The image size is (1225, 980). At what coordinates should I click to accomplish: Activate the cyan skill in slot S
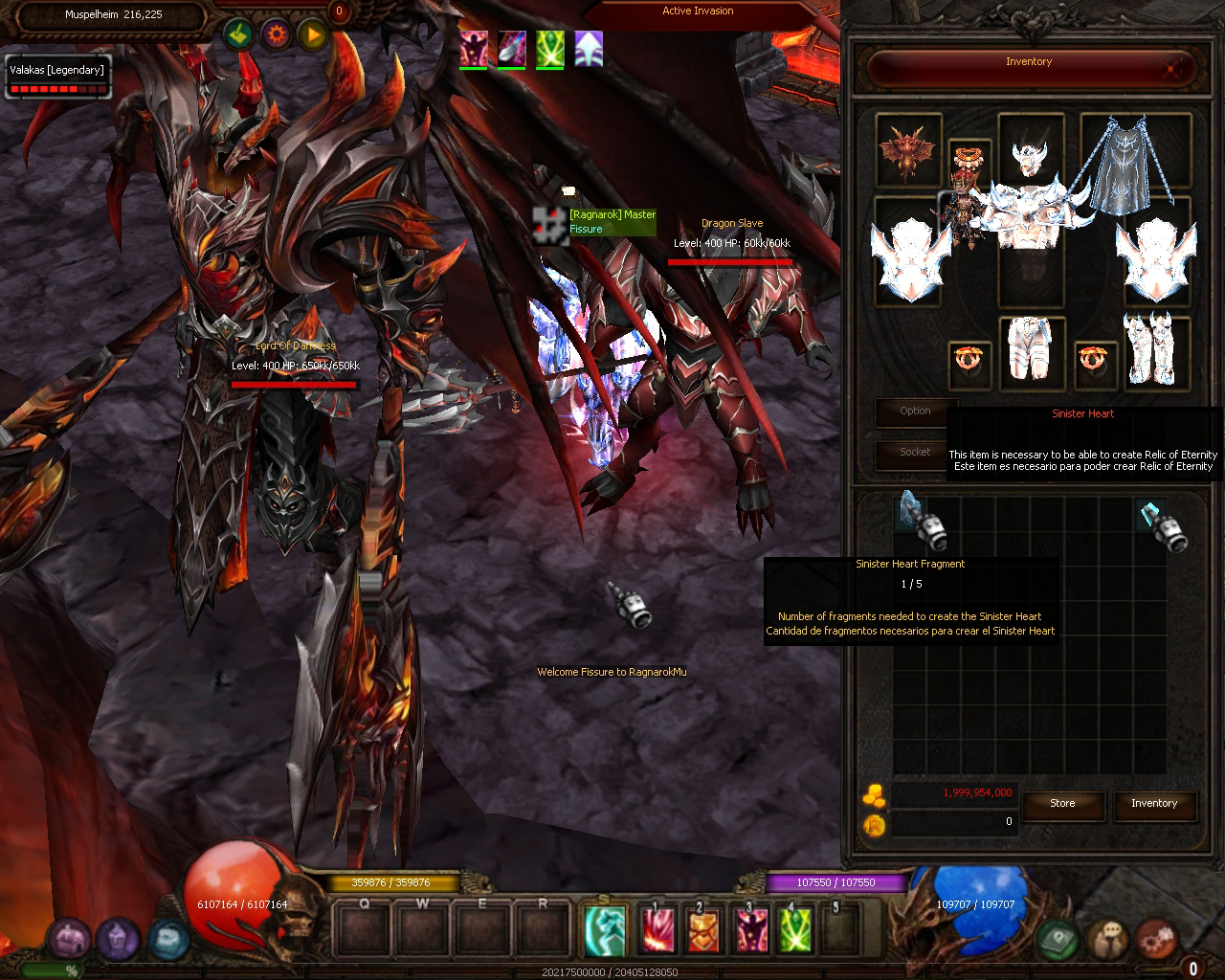coord(605,929)
